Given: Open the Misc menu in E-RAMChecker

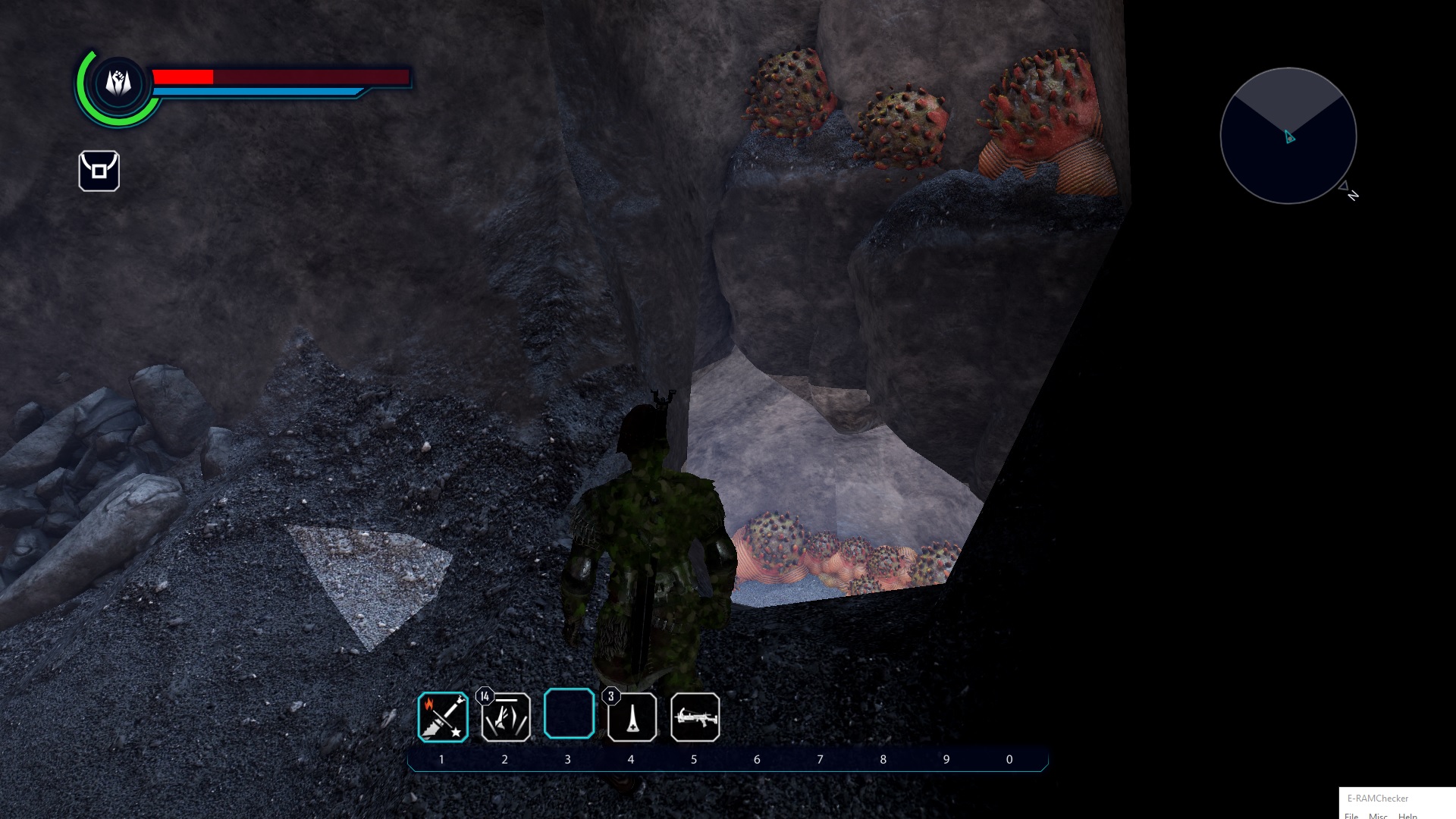Looking at the screenshot, I should tap(1378, 815).
